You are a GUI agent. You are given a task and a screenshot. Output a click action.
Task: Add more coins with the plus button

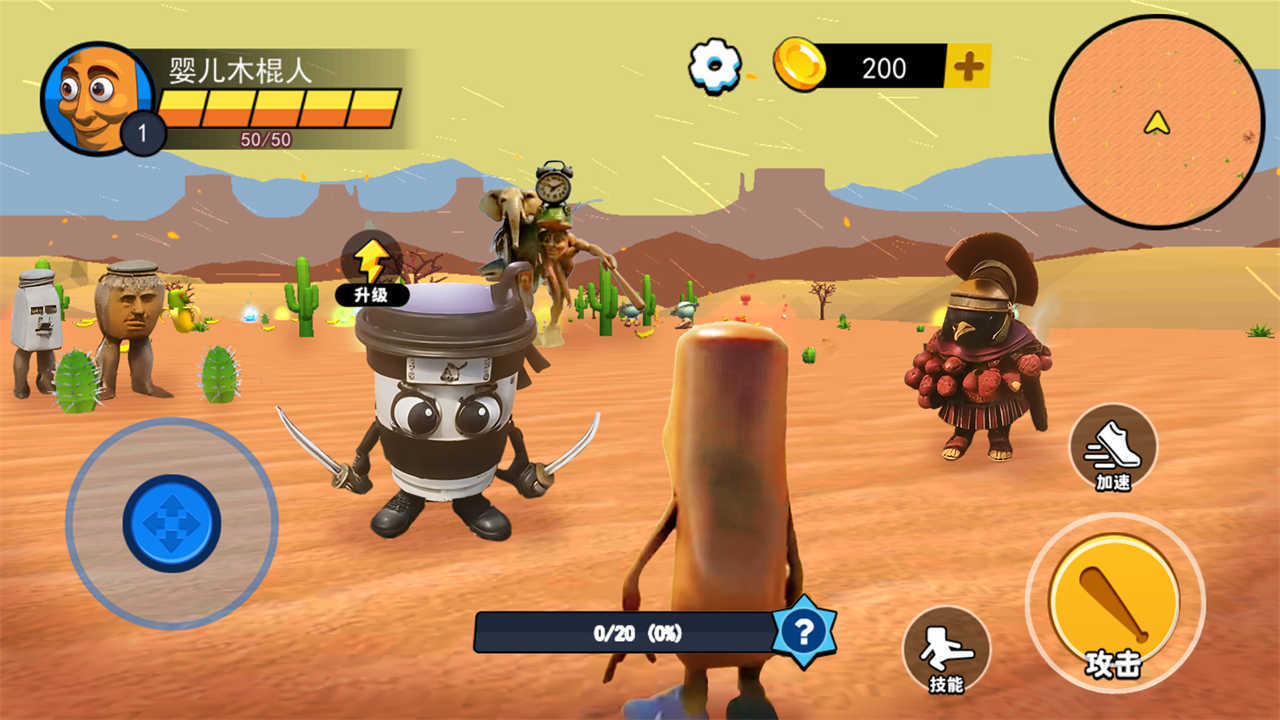click(968, 67)
